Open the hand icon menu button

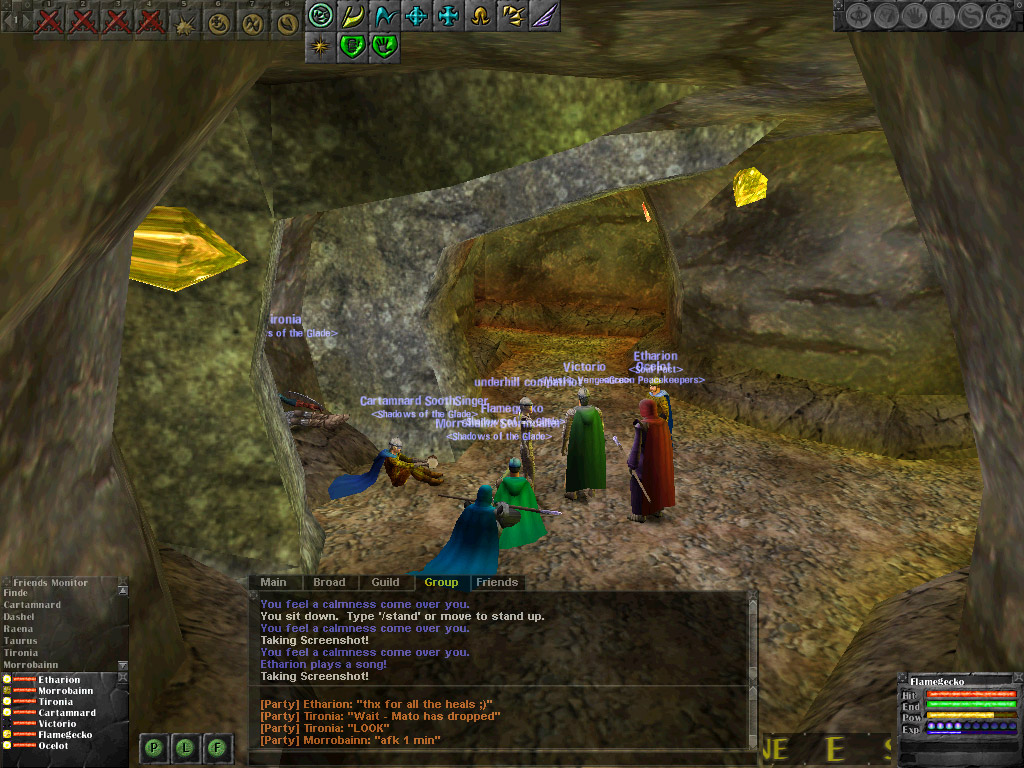[x=914, y=15]
